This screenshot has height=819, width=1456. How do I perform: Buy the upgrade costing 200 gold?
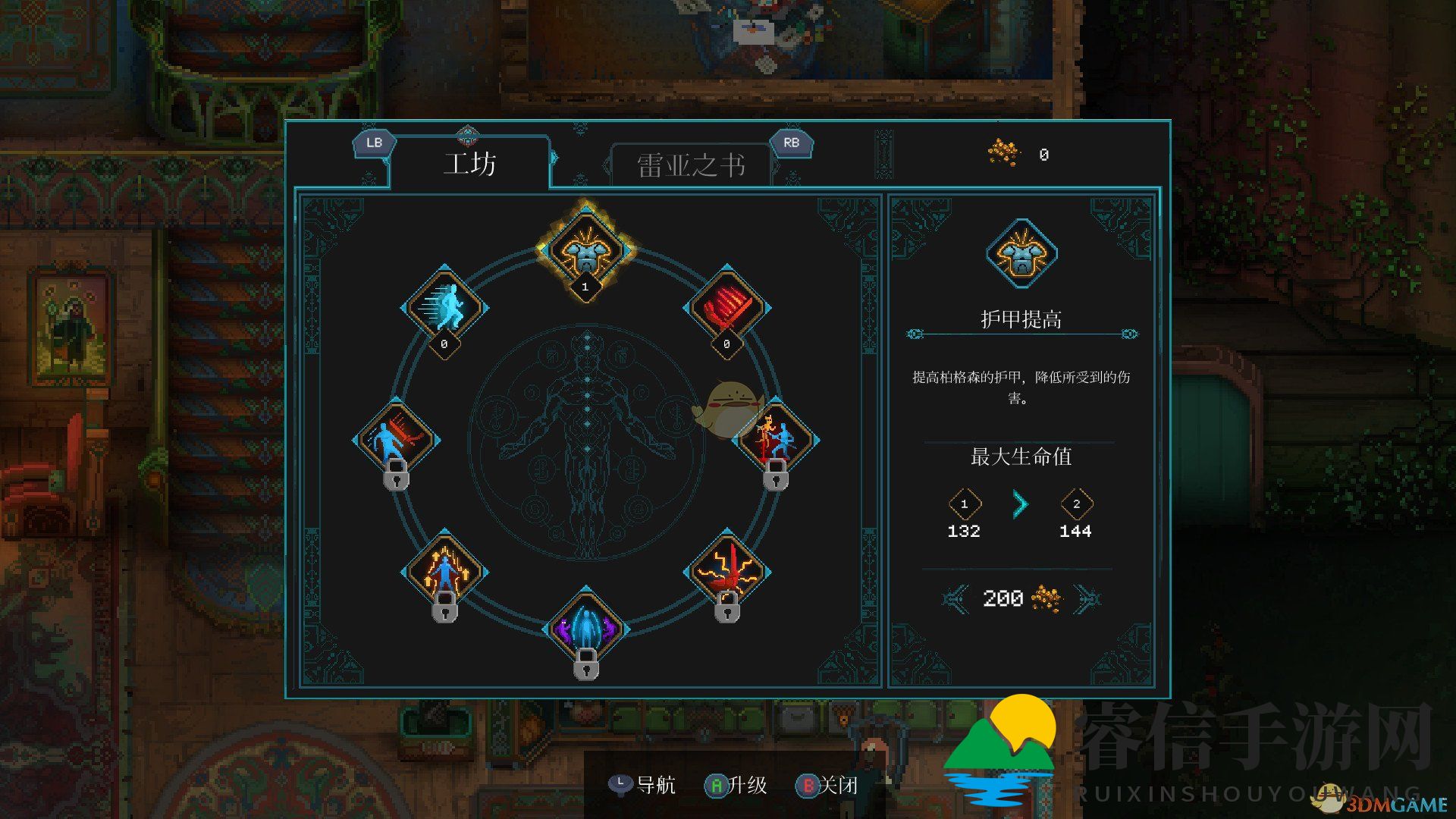point(1020,598)
